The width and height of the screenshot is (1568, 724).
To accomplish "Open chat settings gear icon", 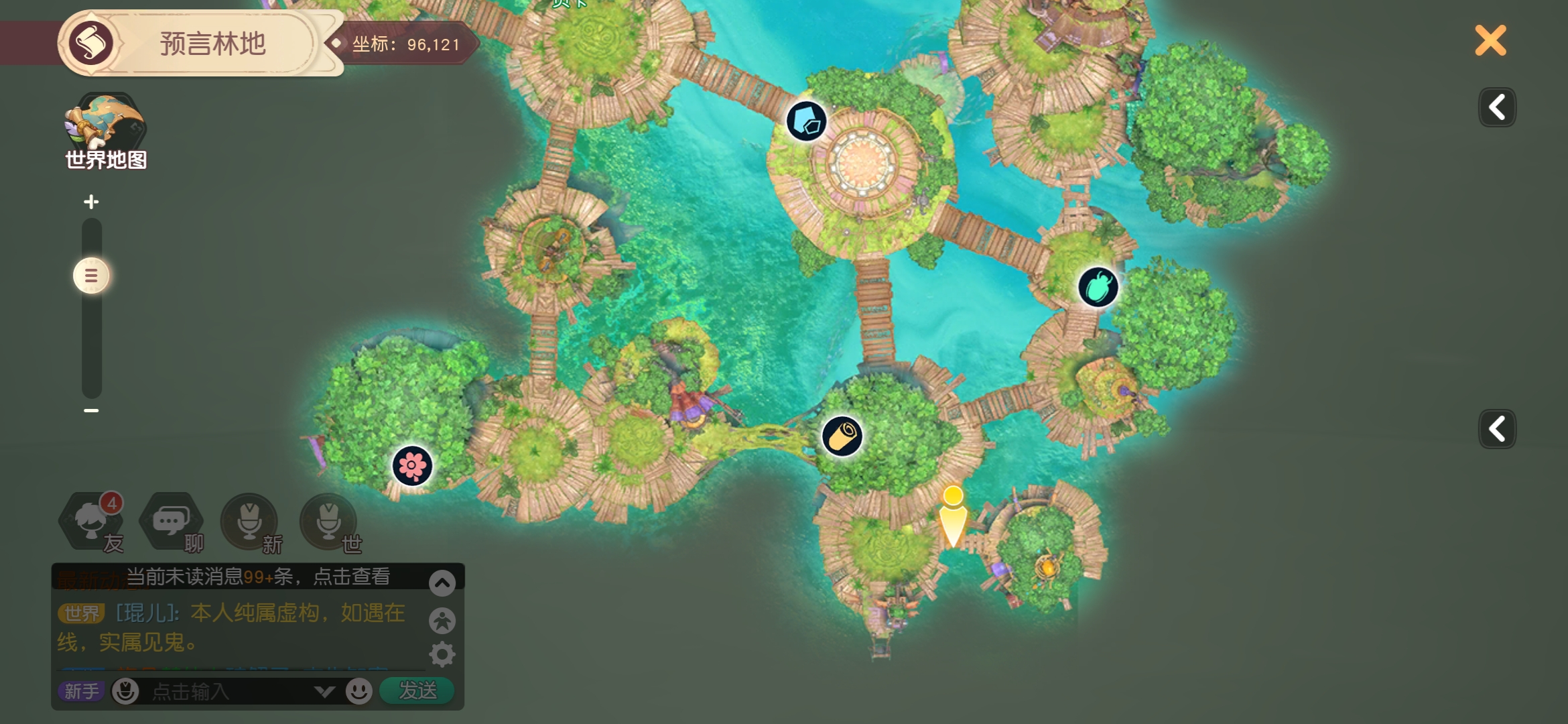I will (442, 654).
